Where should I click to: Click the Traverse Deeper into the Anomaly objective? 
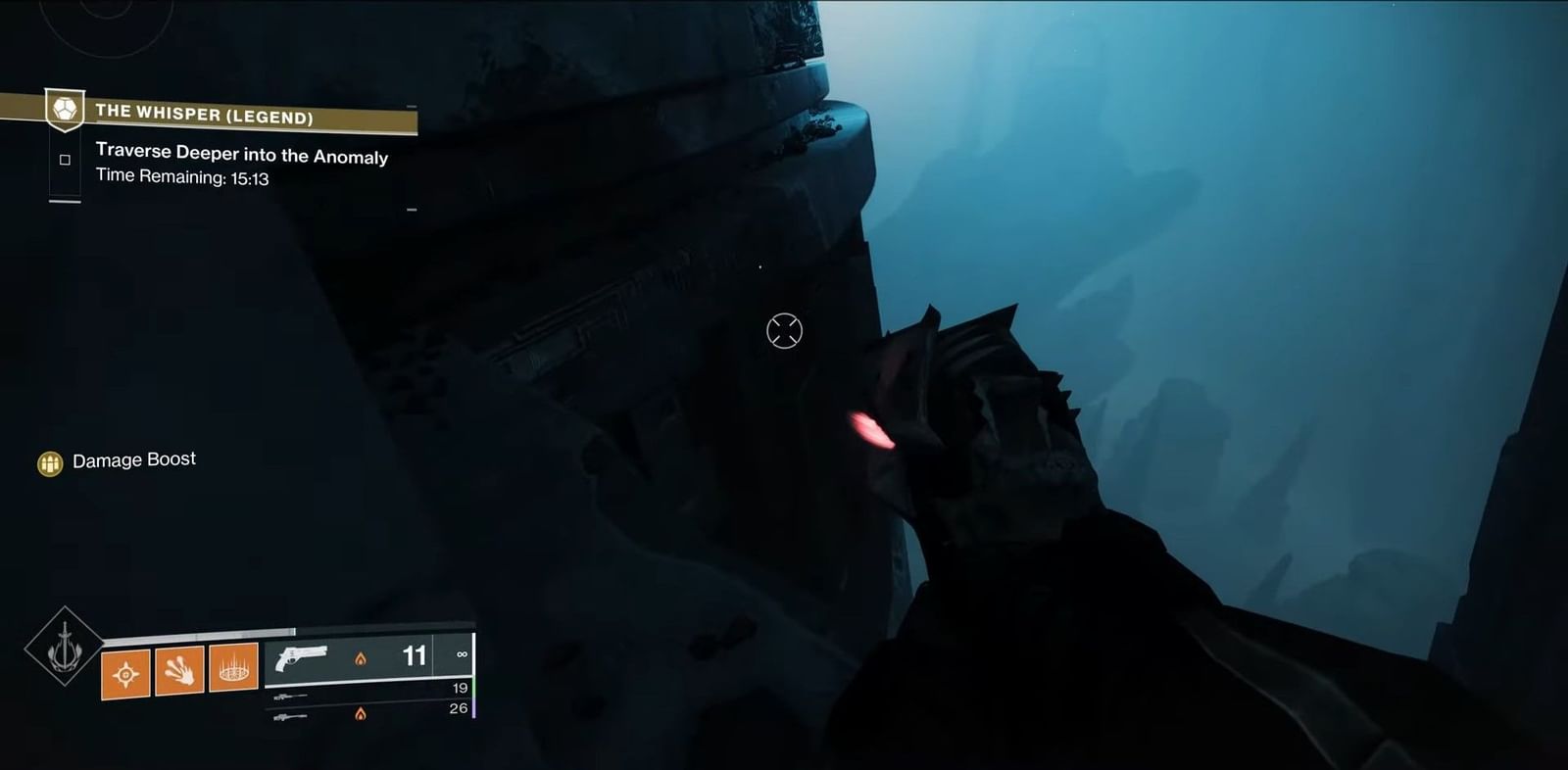tap(240, 155)
